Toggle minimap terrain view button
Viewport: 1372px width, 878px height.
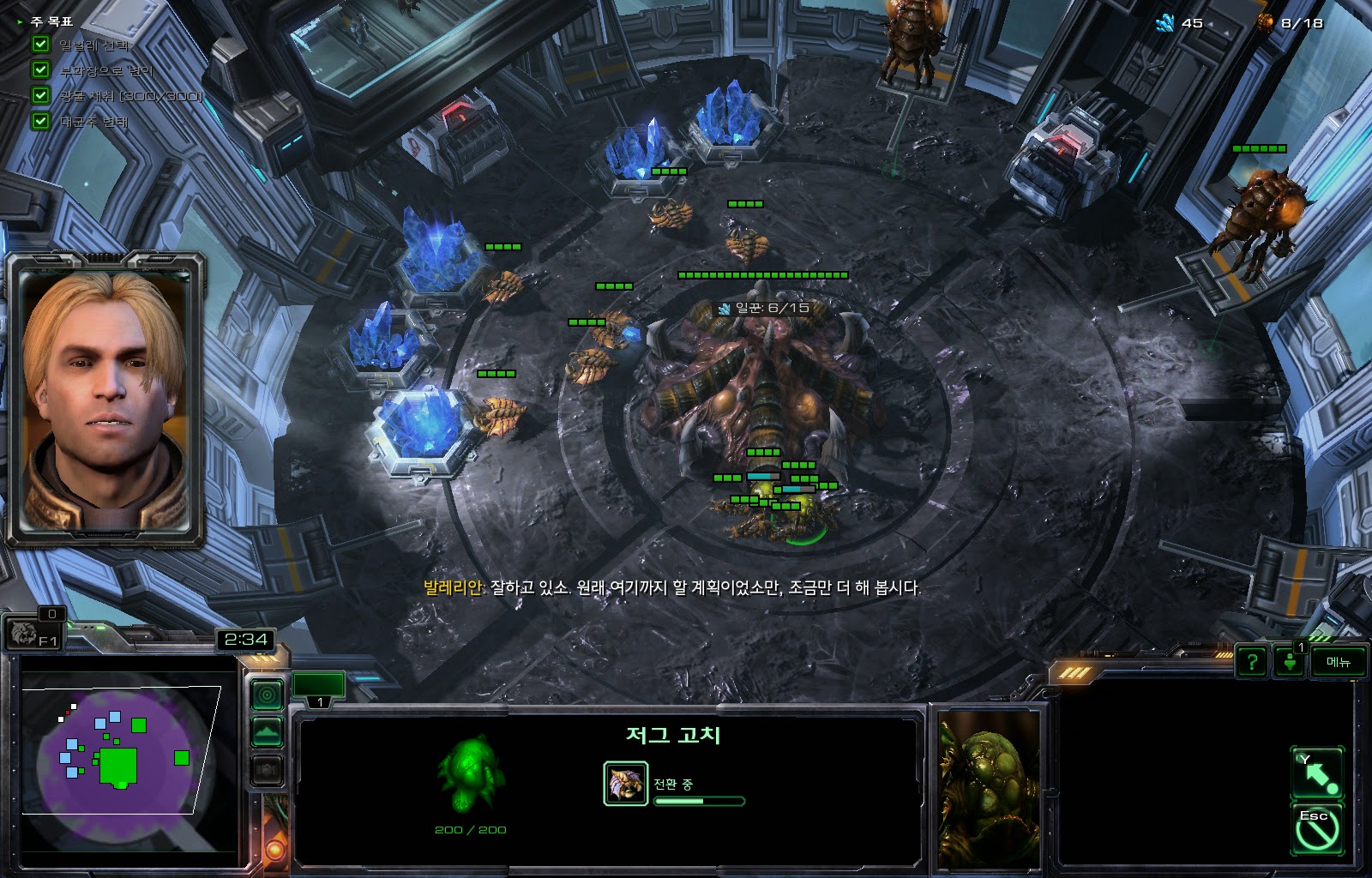pyautogui.click(x=267, y=732)
